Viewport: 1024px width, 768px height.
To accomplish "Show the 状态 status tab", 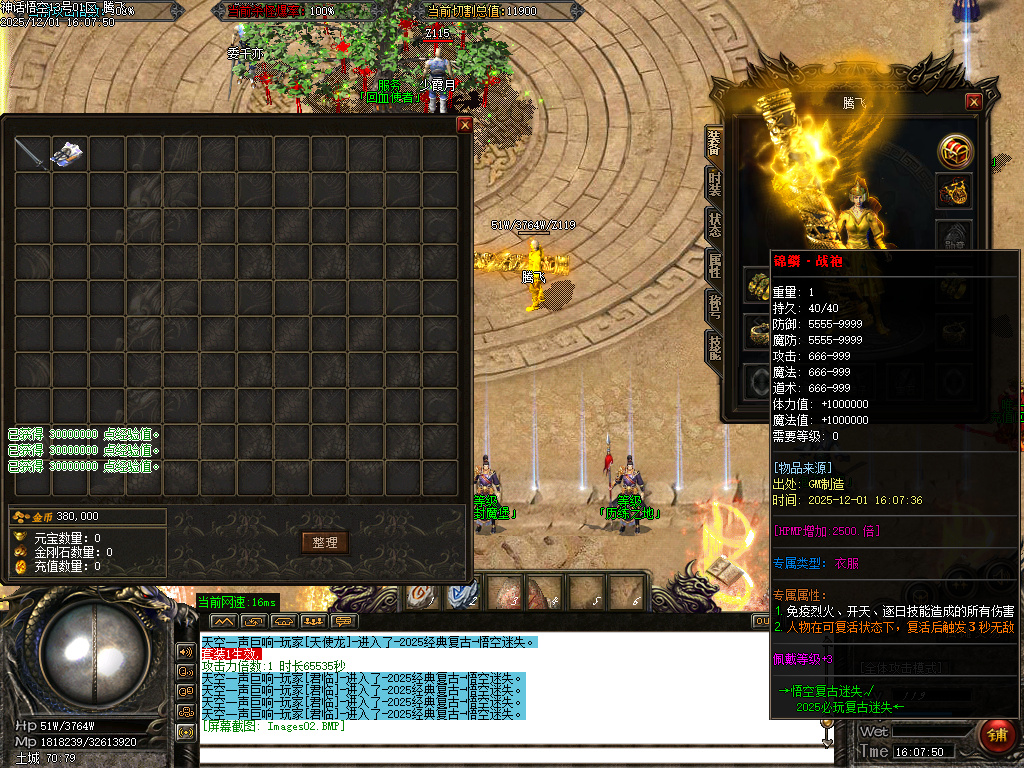I will pyautogui.click(x=714, y=223).
